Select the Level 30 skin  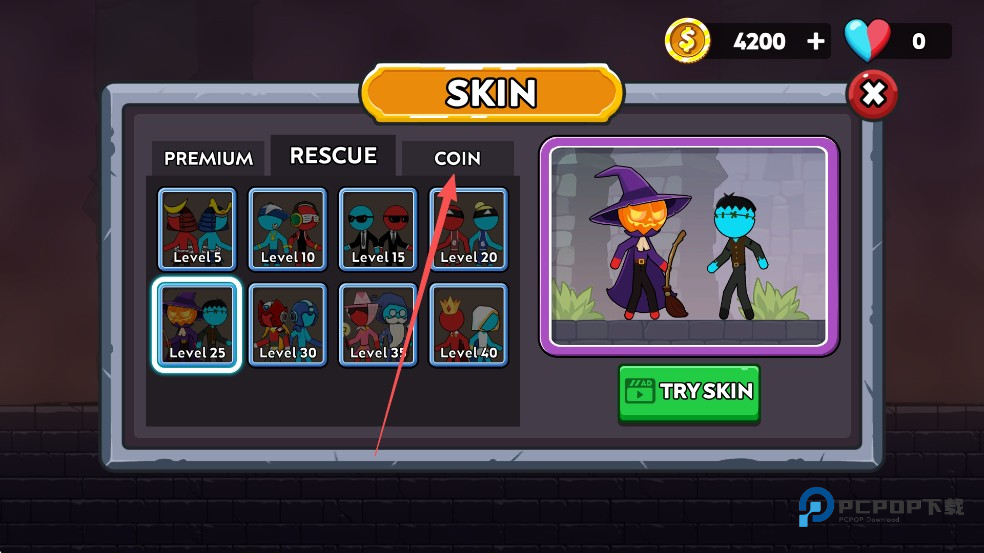point(287,325)
